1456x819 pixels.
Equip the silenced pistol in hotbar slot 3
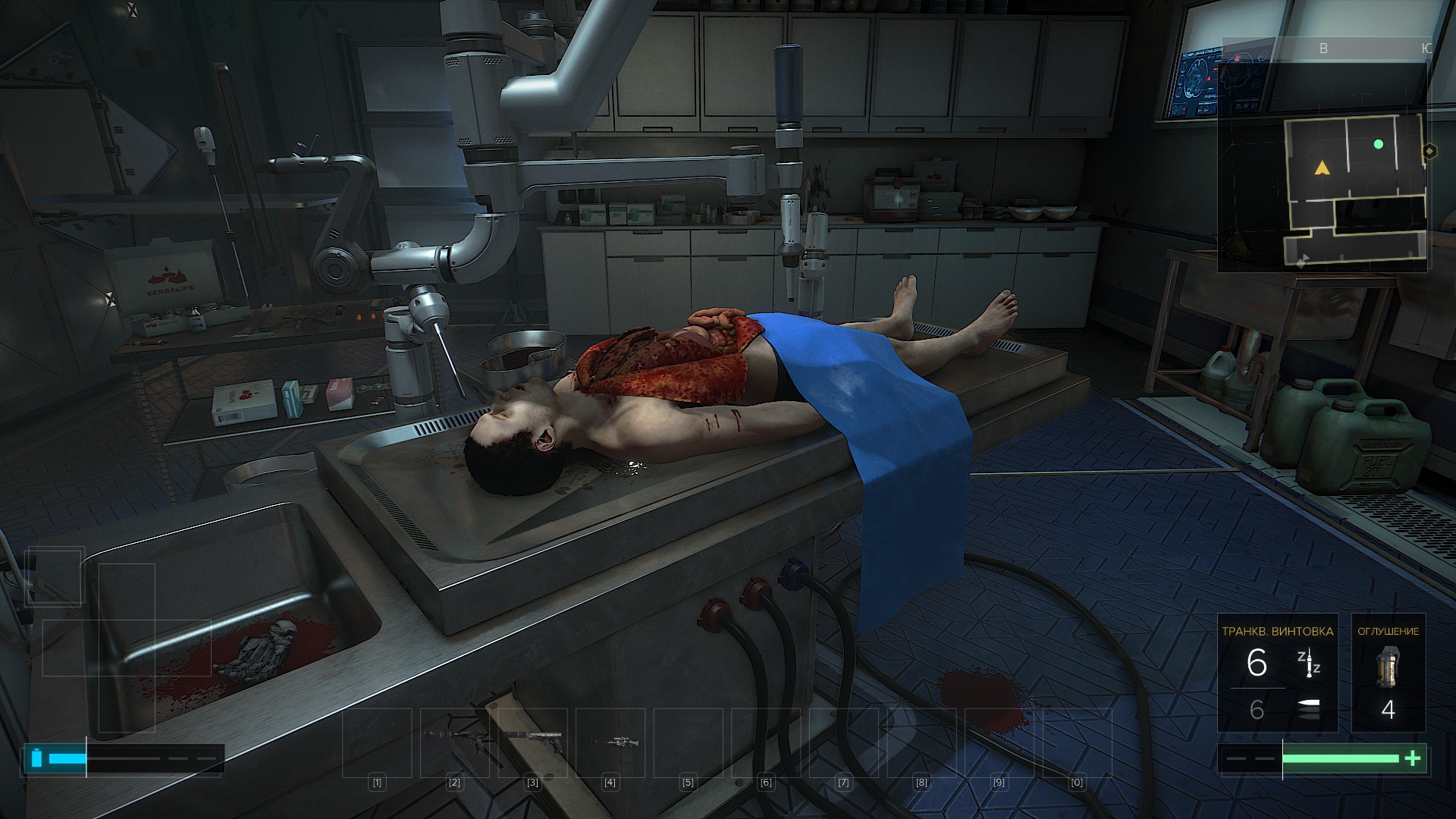(x=532, y=738)
